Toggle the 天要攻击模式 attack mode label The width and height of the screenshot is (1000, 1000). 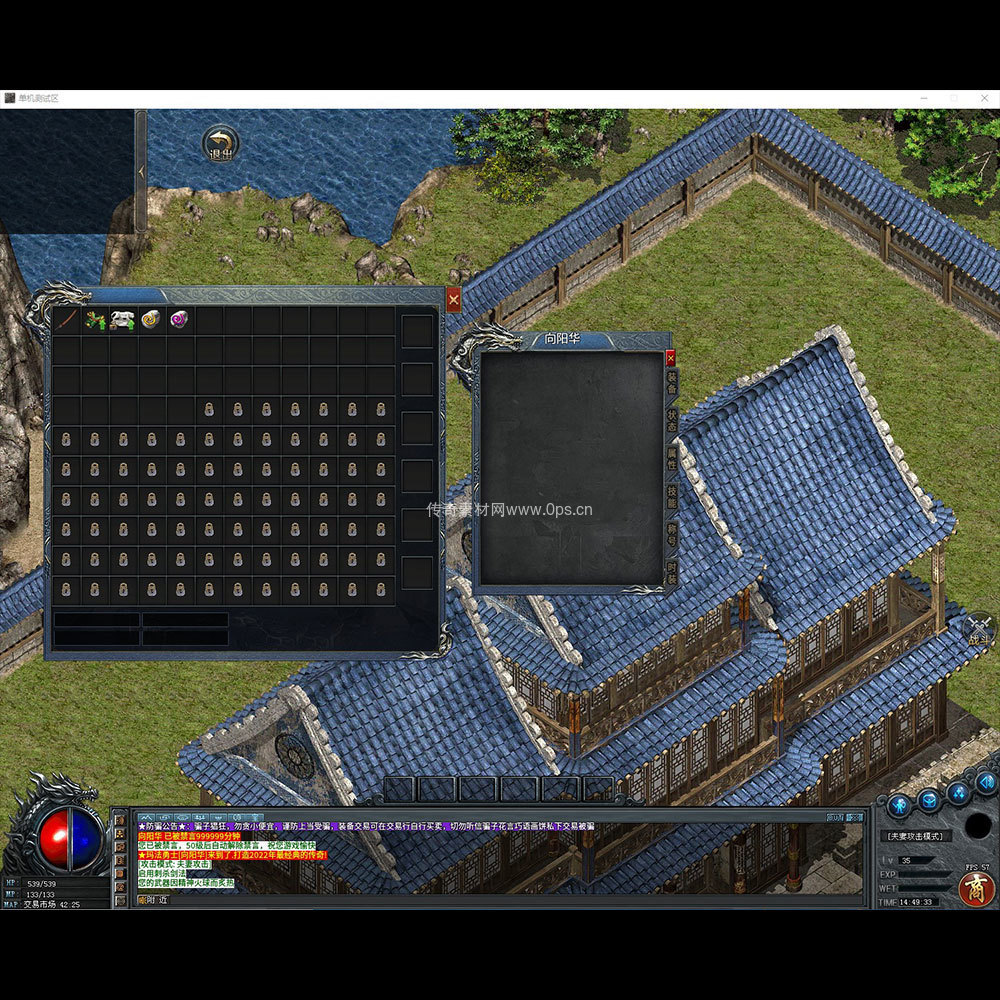915,836
